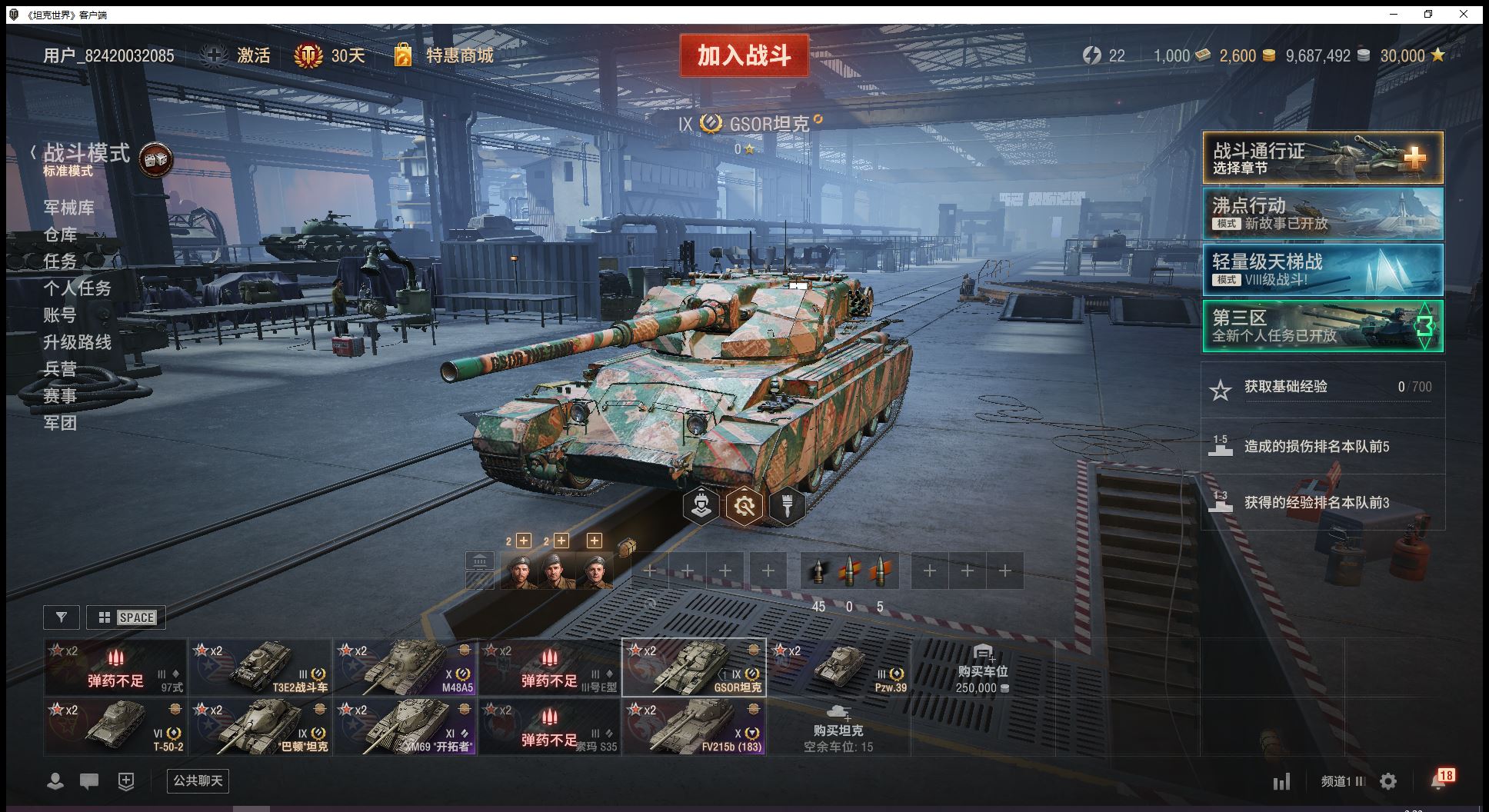Open the tank carousel filter
Image resolution: width=1489 pixels, height=812 pixels.
pos(62,617)
